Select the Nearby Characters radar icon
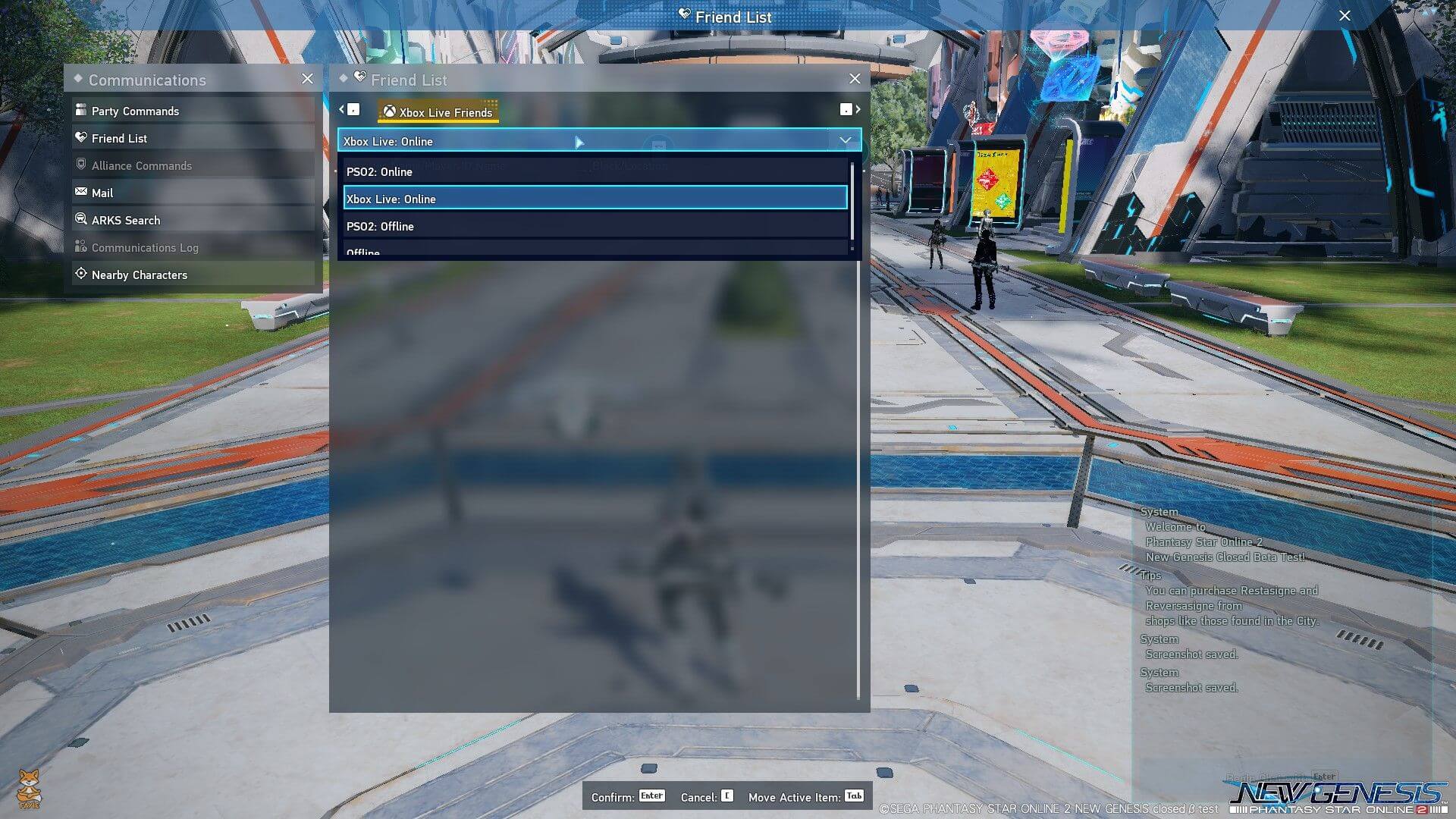The height and width of the screenshot is (819, 1456). click(x=81, y=274)
